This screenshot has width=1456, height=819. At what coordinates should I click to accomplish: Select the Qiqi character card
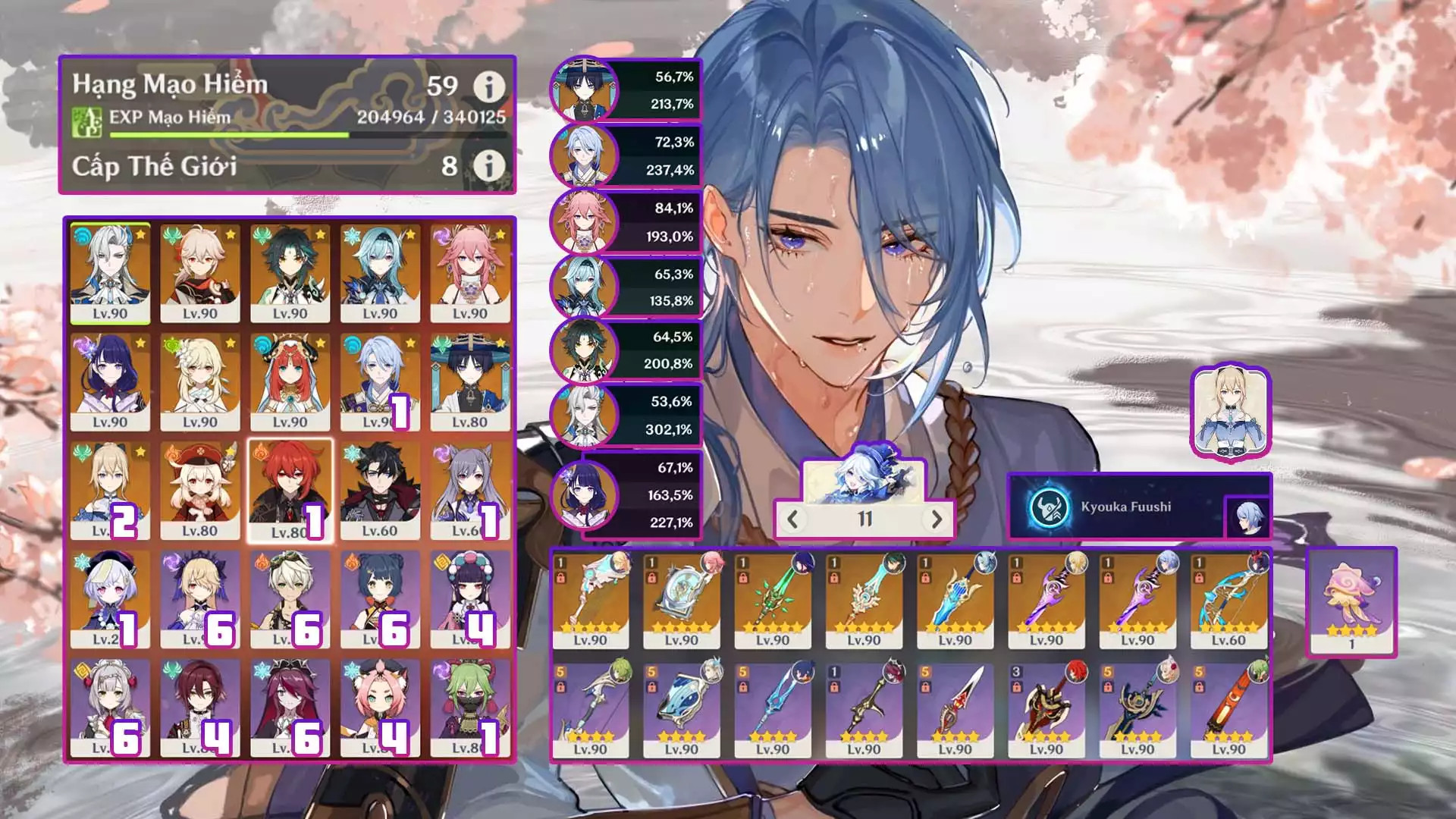tap(110, 599)
